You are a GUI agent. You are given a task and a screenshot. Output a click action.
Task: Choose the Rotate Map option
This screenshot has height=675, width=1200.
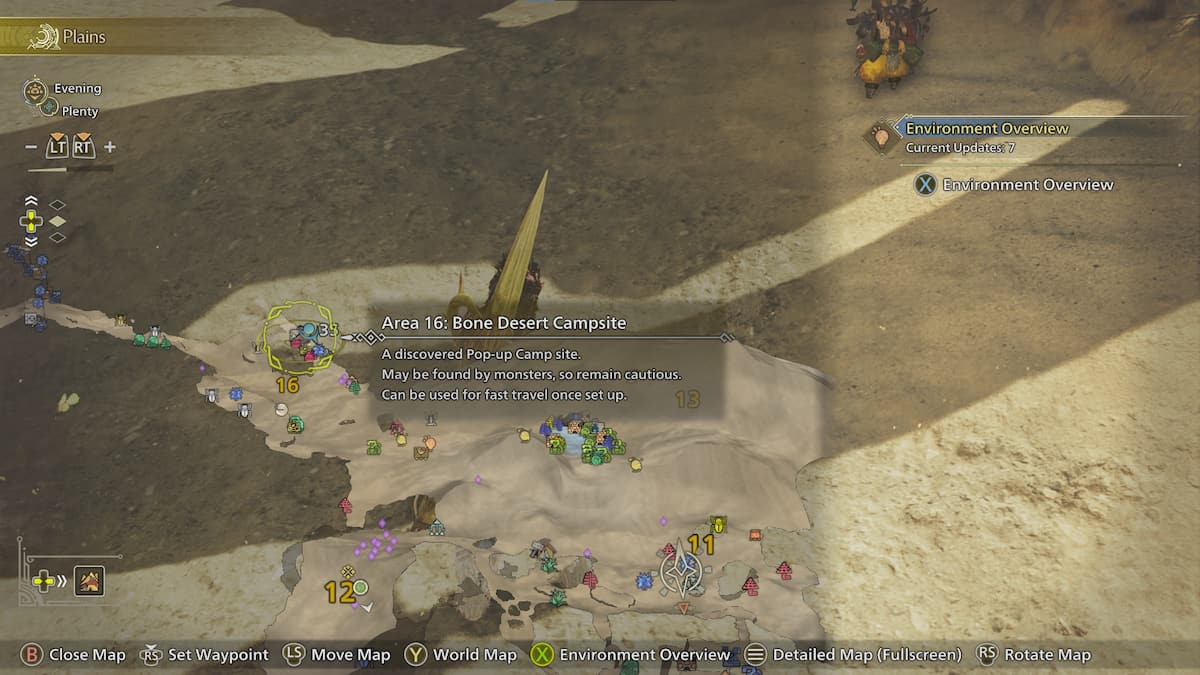coord(1034,655)
